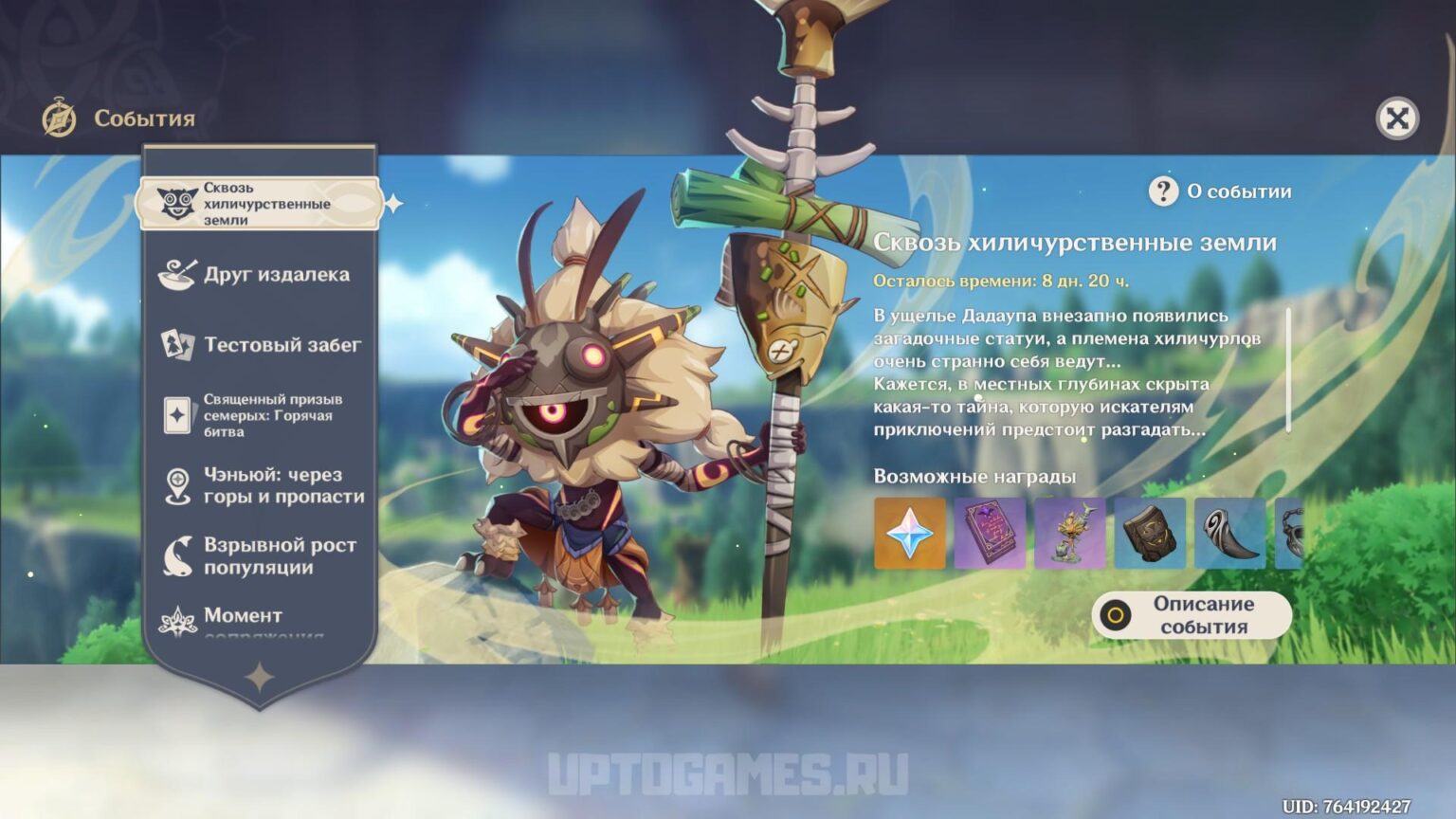Inspect the Primogem reward icon

tap(909, 534)
